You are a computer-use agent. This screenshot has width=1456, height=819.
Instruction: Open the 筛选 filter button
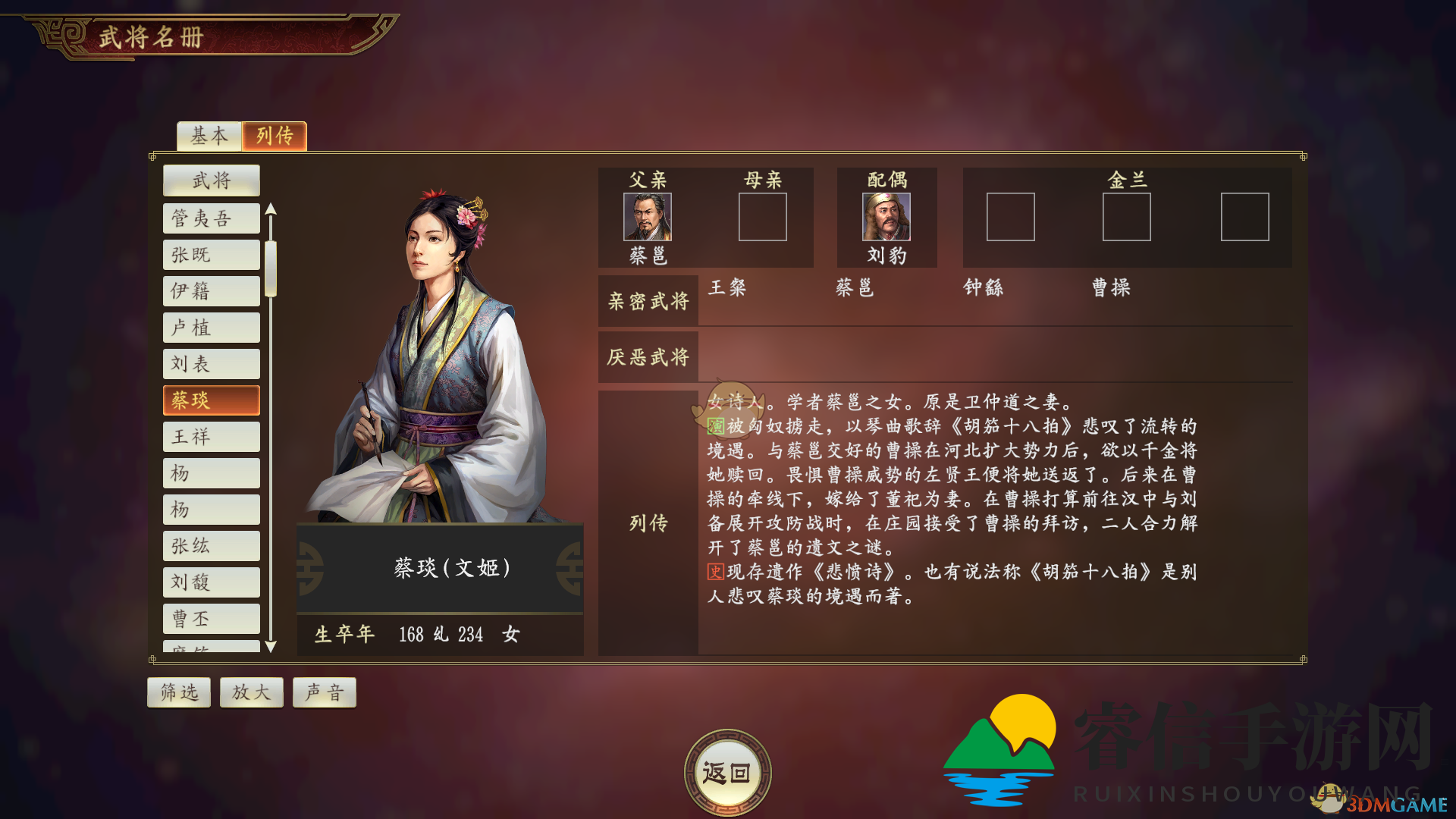pos(179,692)
